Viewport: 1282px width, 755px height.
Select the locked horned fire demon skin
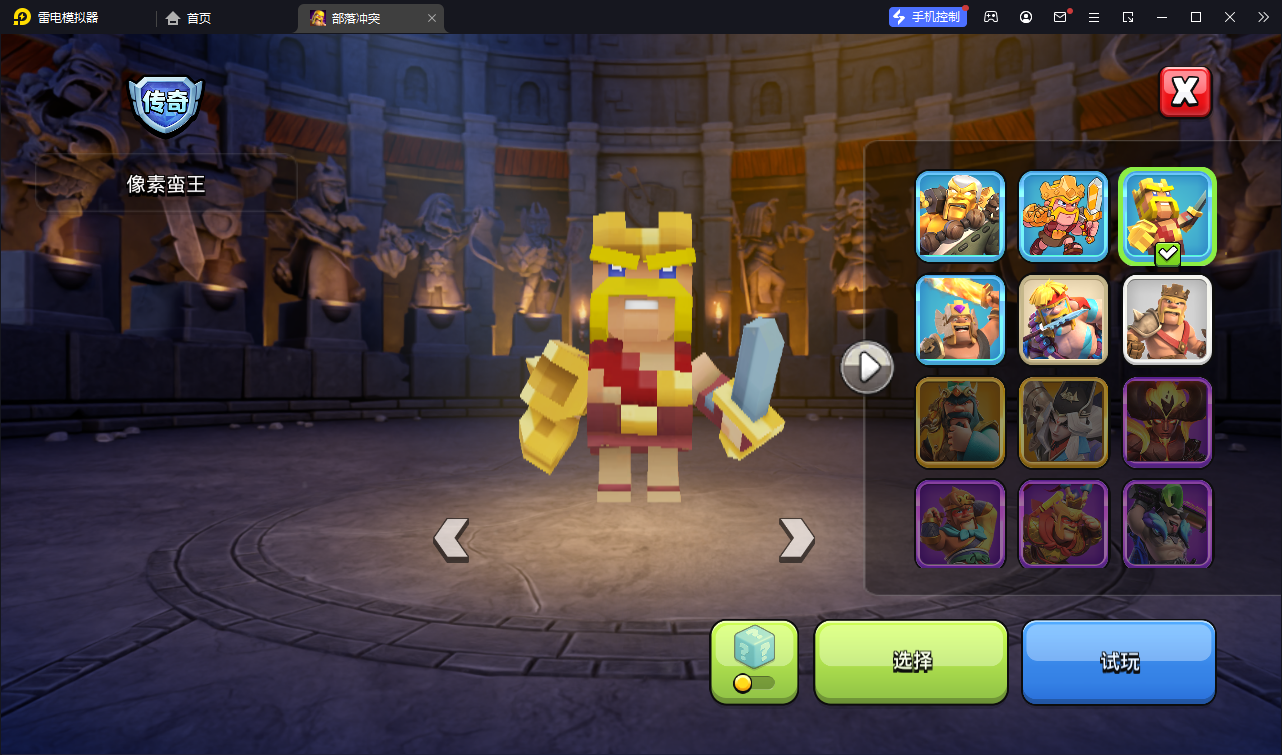[x=1167, y=422]
